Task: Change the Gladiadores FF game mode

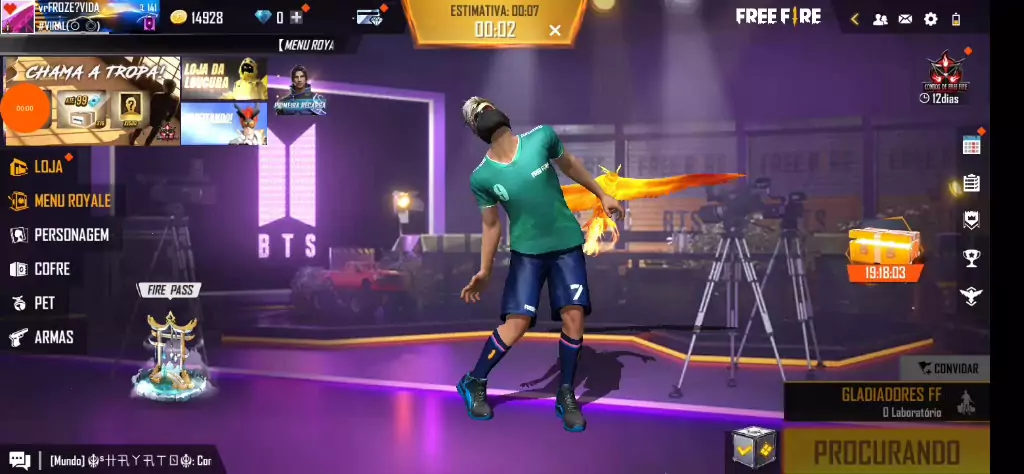Action: pyautogui.click(x=886, y=402)
